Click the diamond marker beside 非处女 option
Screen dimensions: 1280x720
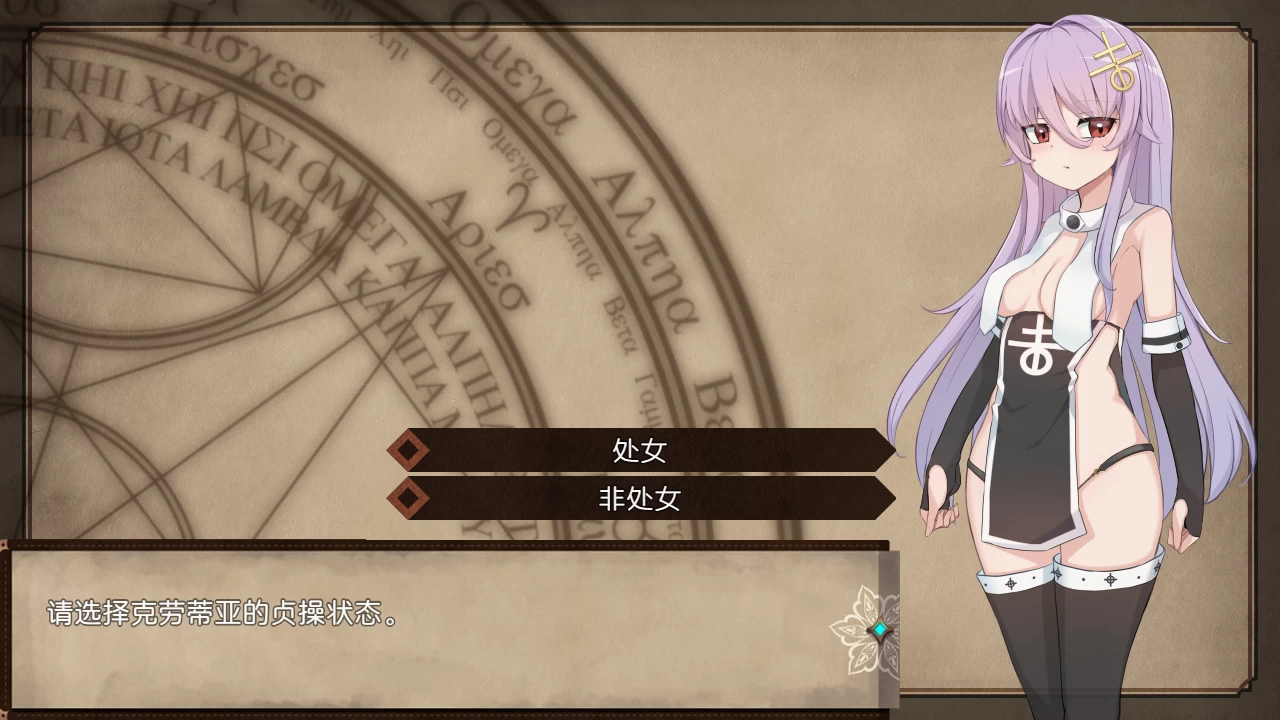coord(410,499)
